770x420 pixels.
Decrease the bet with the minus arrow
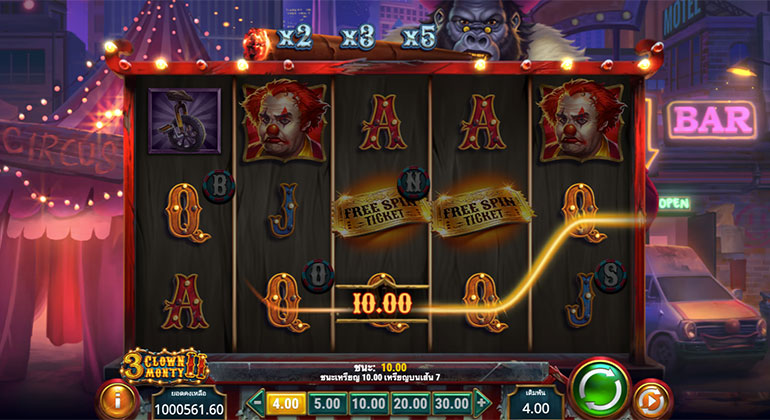(x=256, y=402)
